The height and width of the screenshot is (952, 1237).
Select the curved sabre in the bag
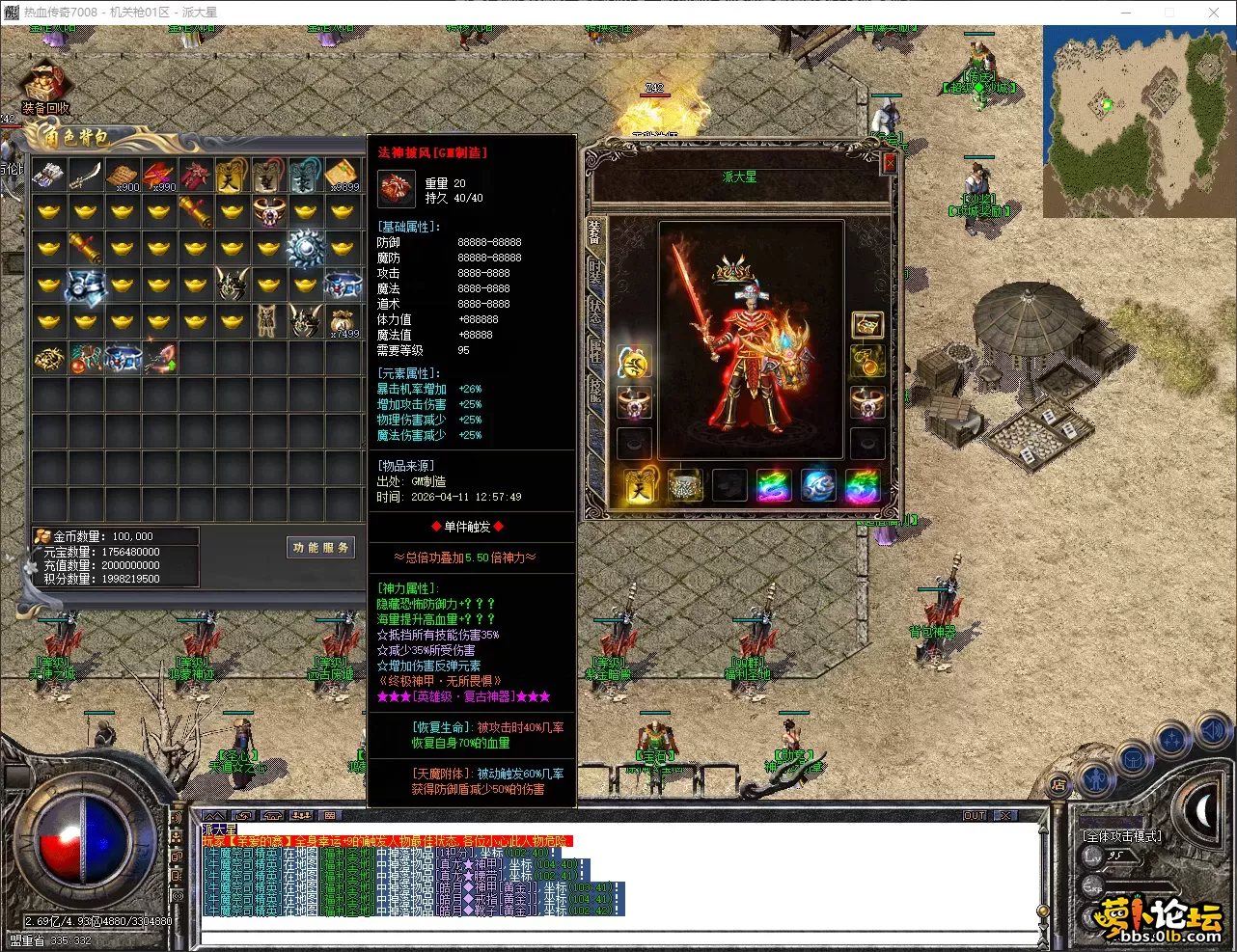(x=87, y=175)
